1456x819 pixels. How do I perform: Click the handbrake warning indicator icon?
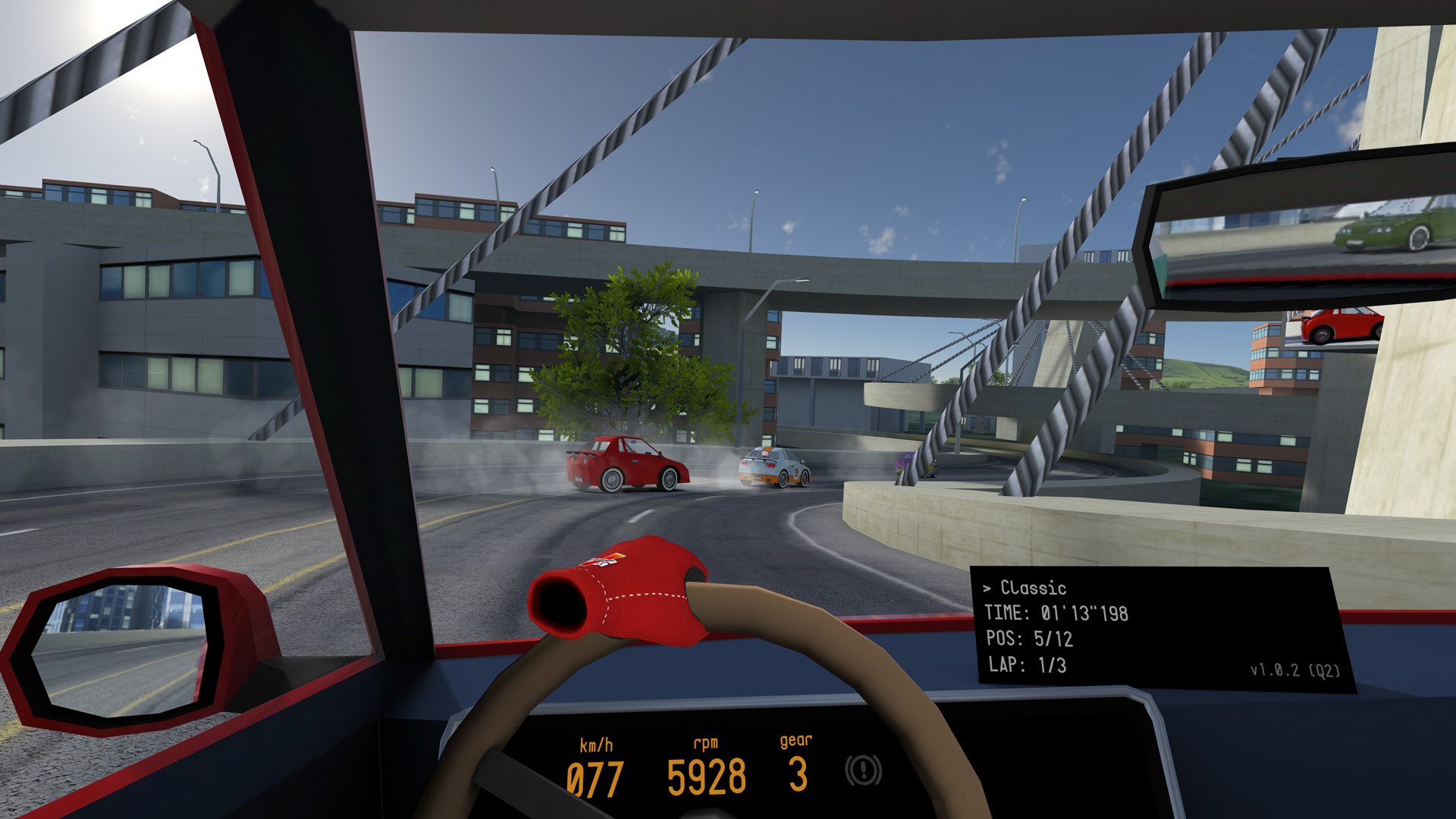(x=863, y=770)
